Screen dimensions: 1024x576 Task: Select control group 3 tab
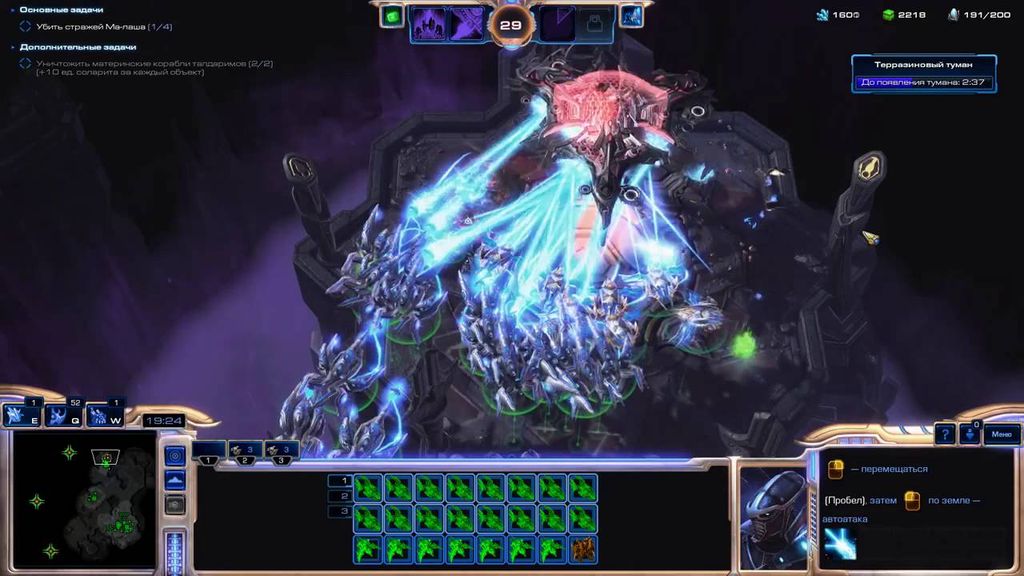281,451
